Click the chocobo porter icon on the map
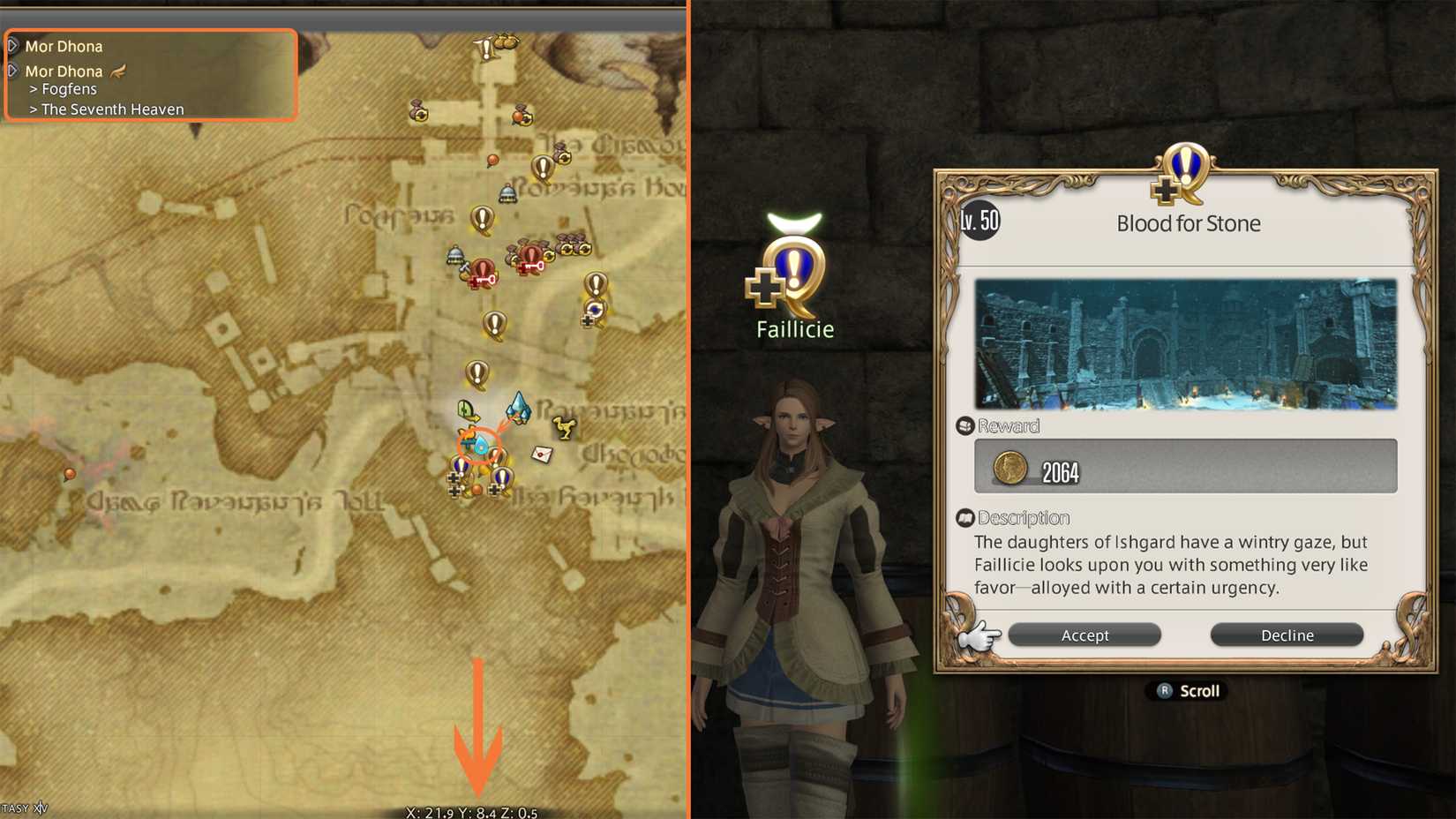 coord(564,429)
